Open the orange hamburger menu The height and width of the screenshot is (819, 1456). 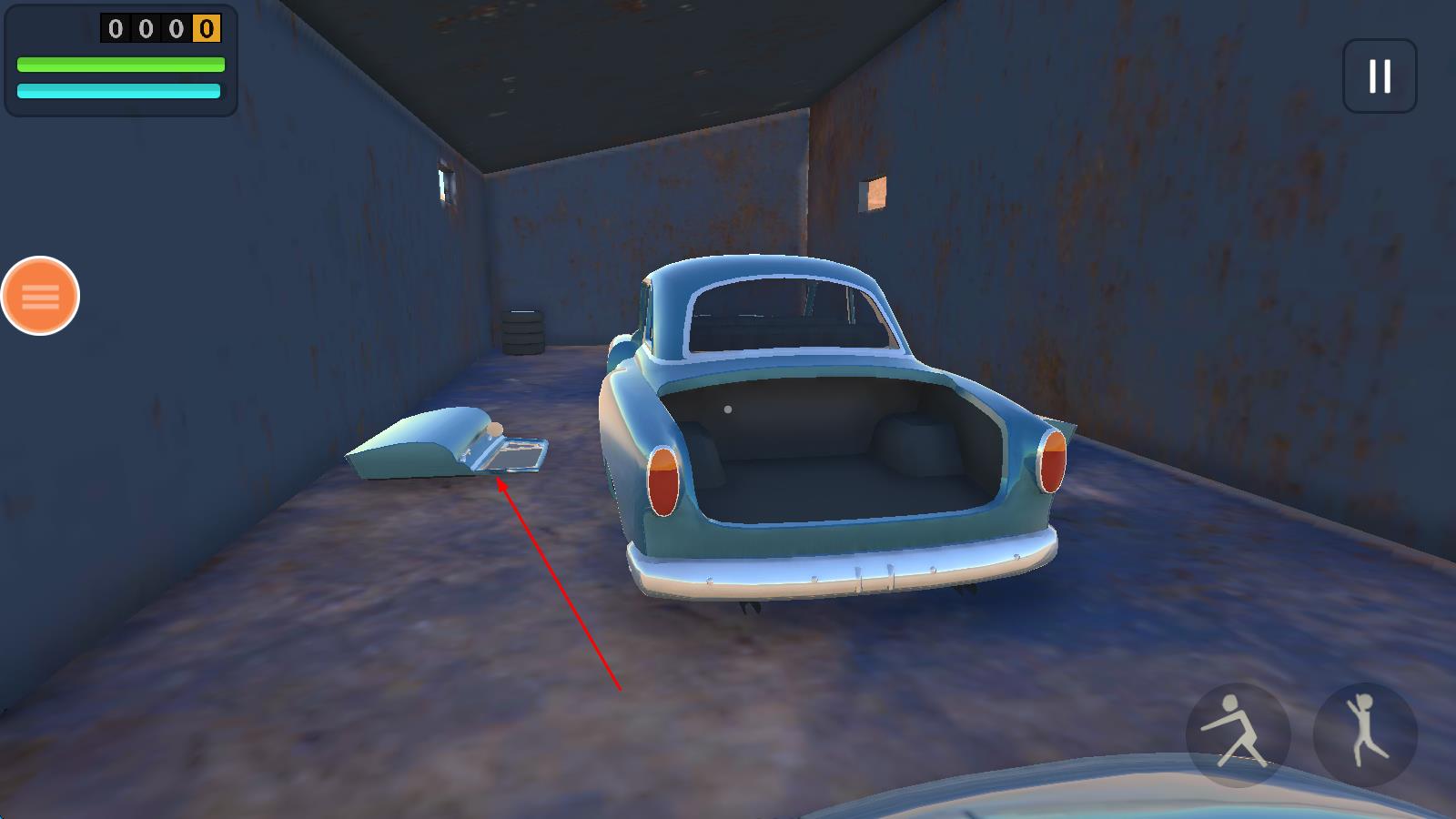point(40,296)
